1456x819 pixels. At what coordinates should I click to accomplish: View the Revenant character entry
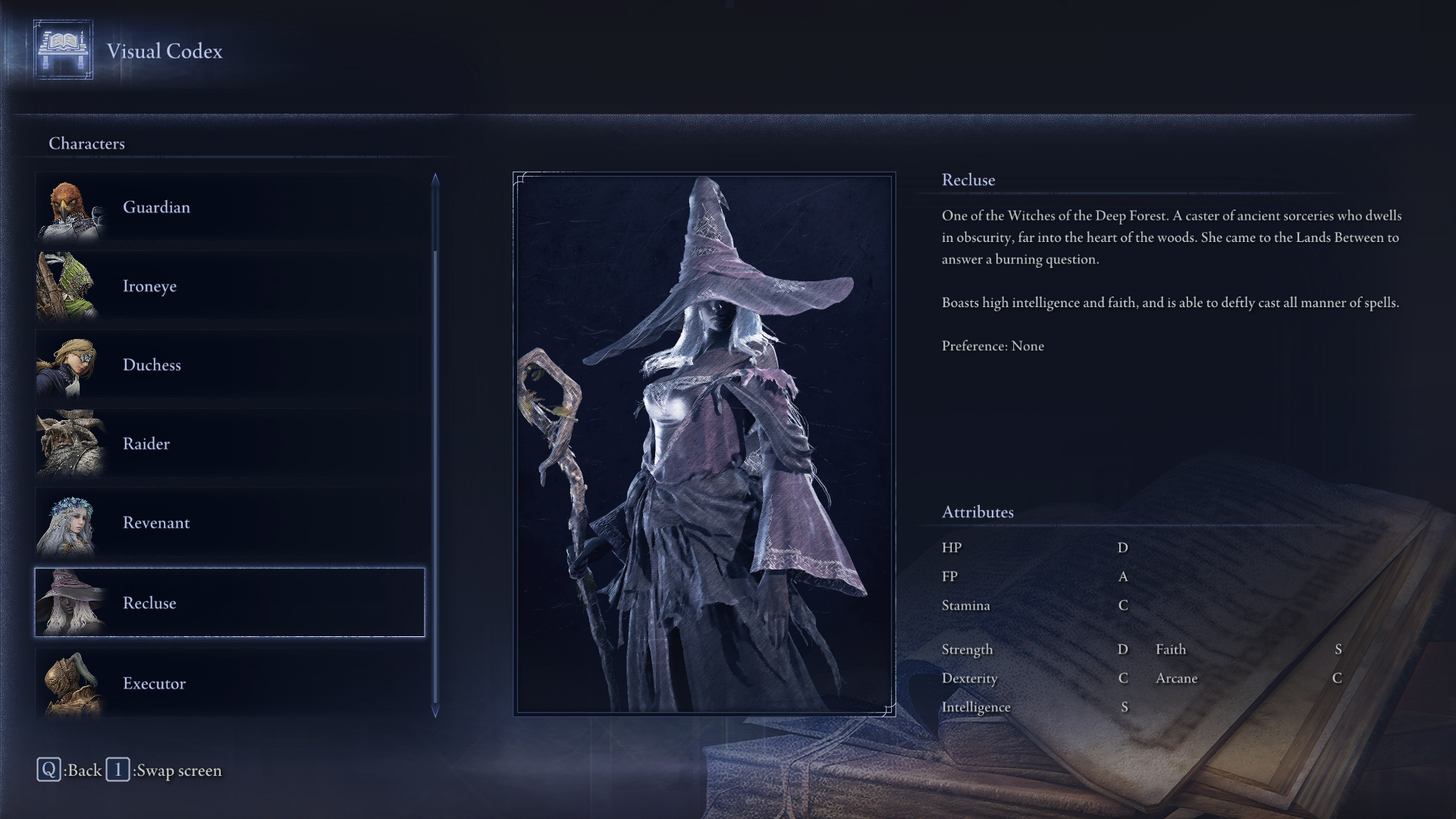(229, 522)
